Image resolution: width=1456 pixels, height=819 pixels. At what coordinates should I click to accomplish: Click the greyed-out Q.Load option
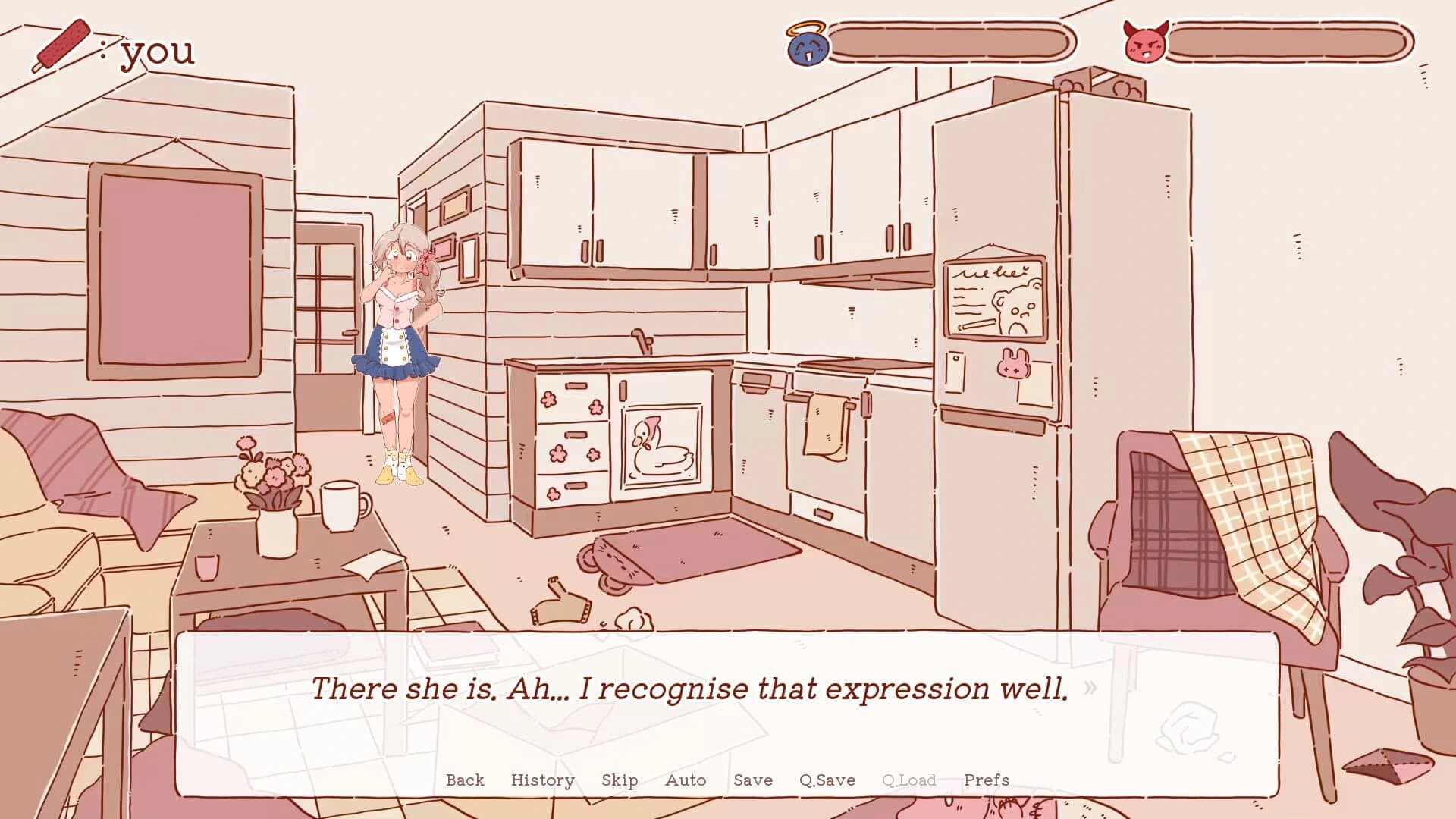tap(907, 780)
